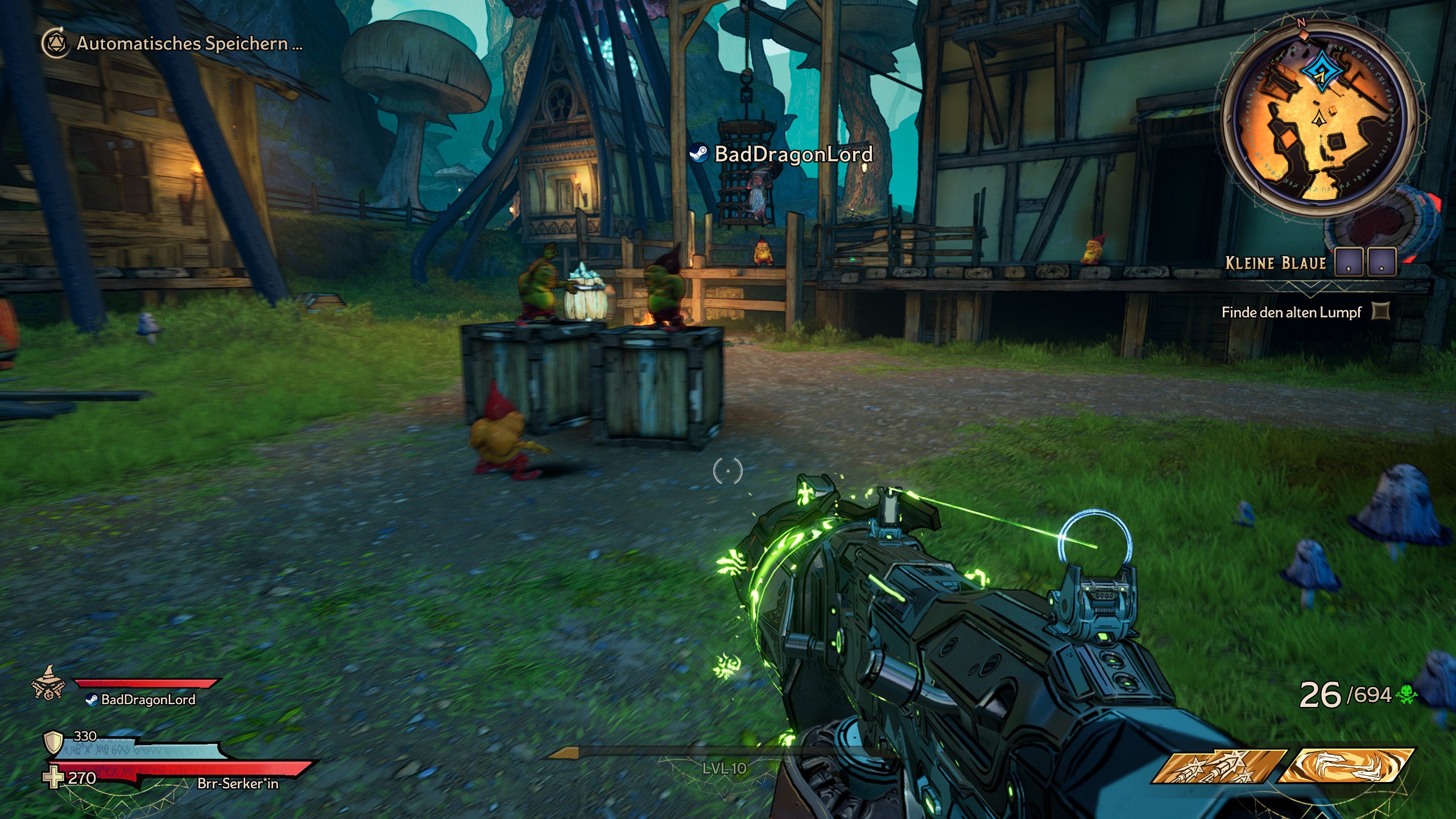Select the Kleine Blaue quest tracker

[1275, 263]
